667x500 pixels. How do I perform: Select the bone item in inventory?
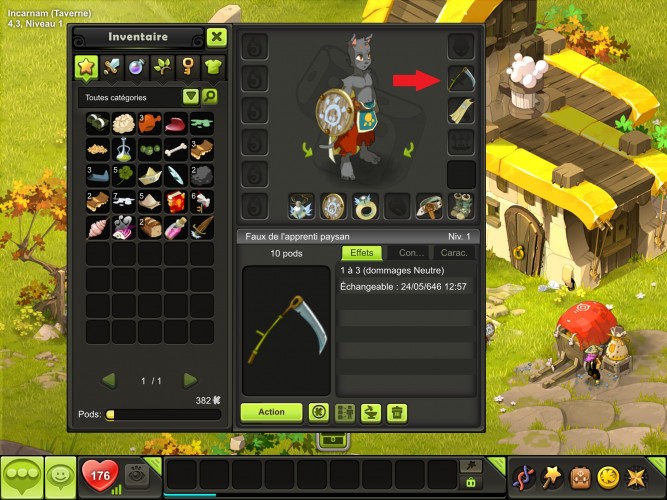point(175,149)
